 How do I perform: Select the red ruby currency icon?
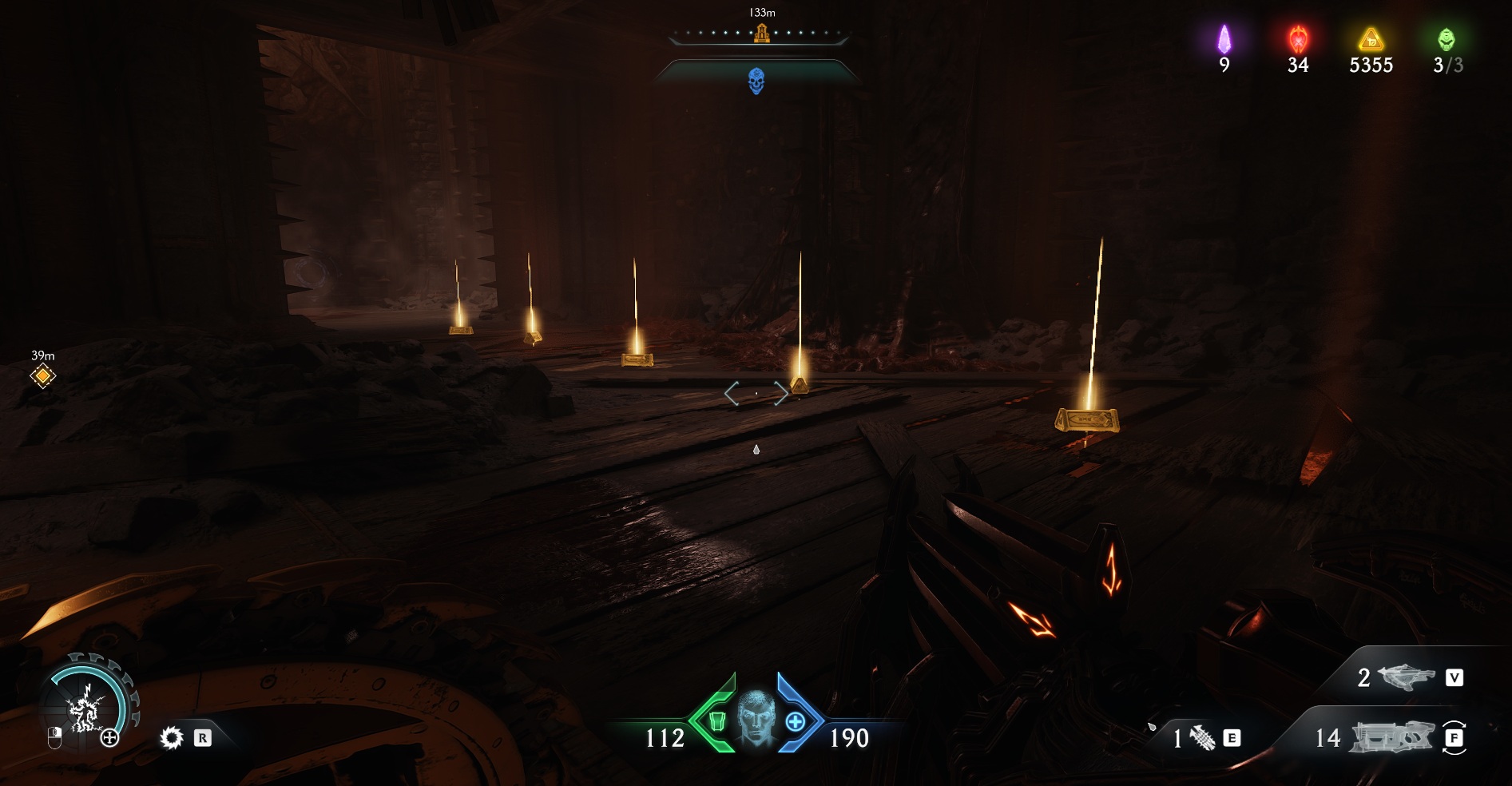[x=1298, y=39]
